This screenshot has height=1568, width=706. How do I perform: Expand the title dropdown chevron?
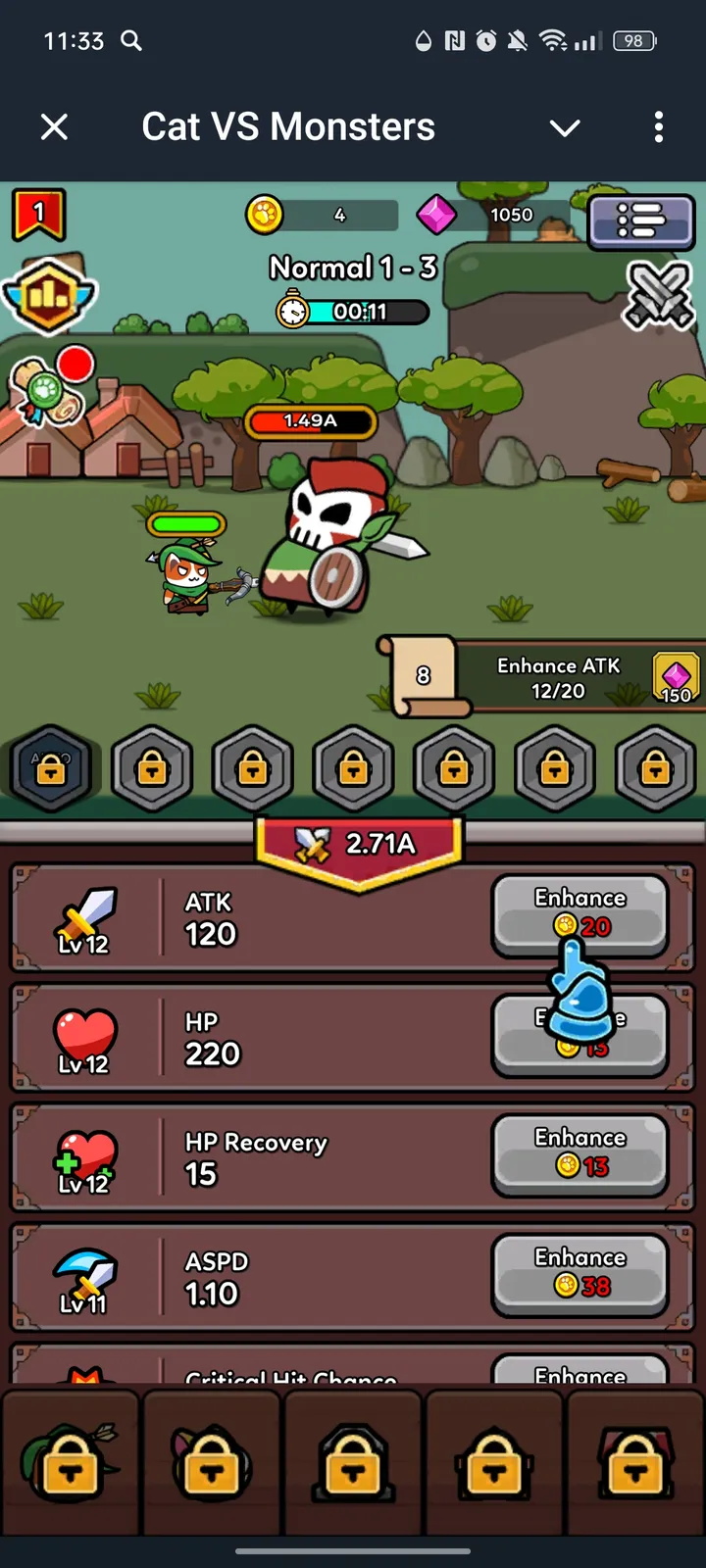tap(565, 127)
